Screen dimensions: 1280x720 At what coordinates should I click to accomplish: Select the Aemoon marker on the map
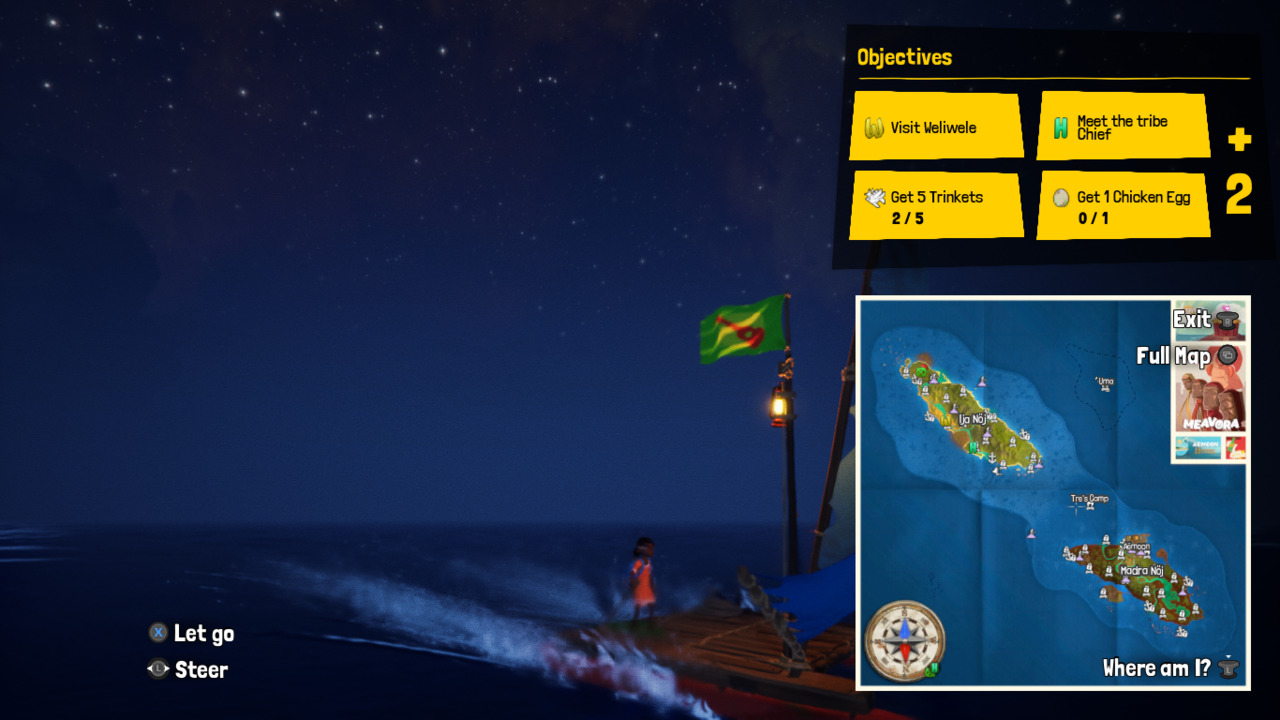point(1136,547)
